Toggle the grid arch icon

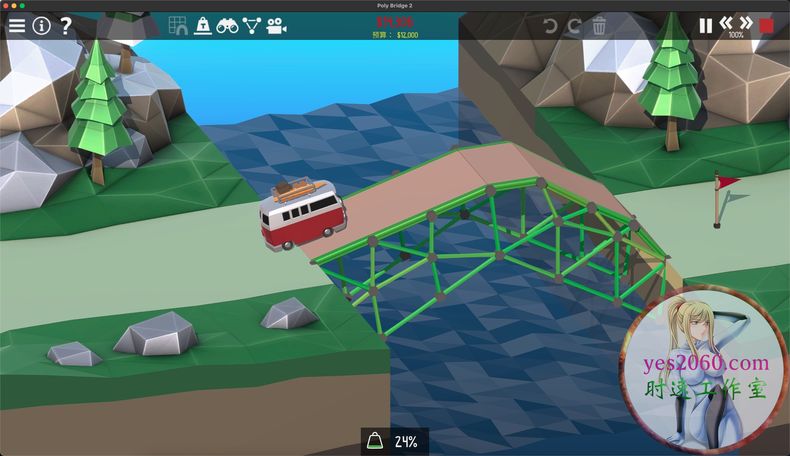(x=179, y=26)
